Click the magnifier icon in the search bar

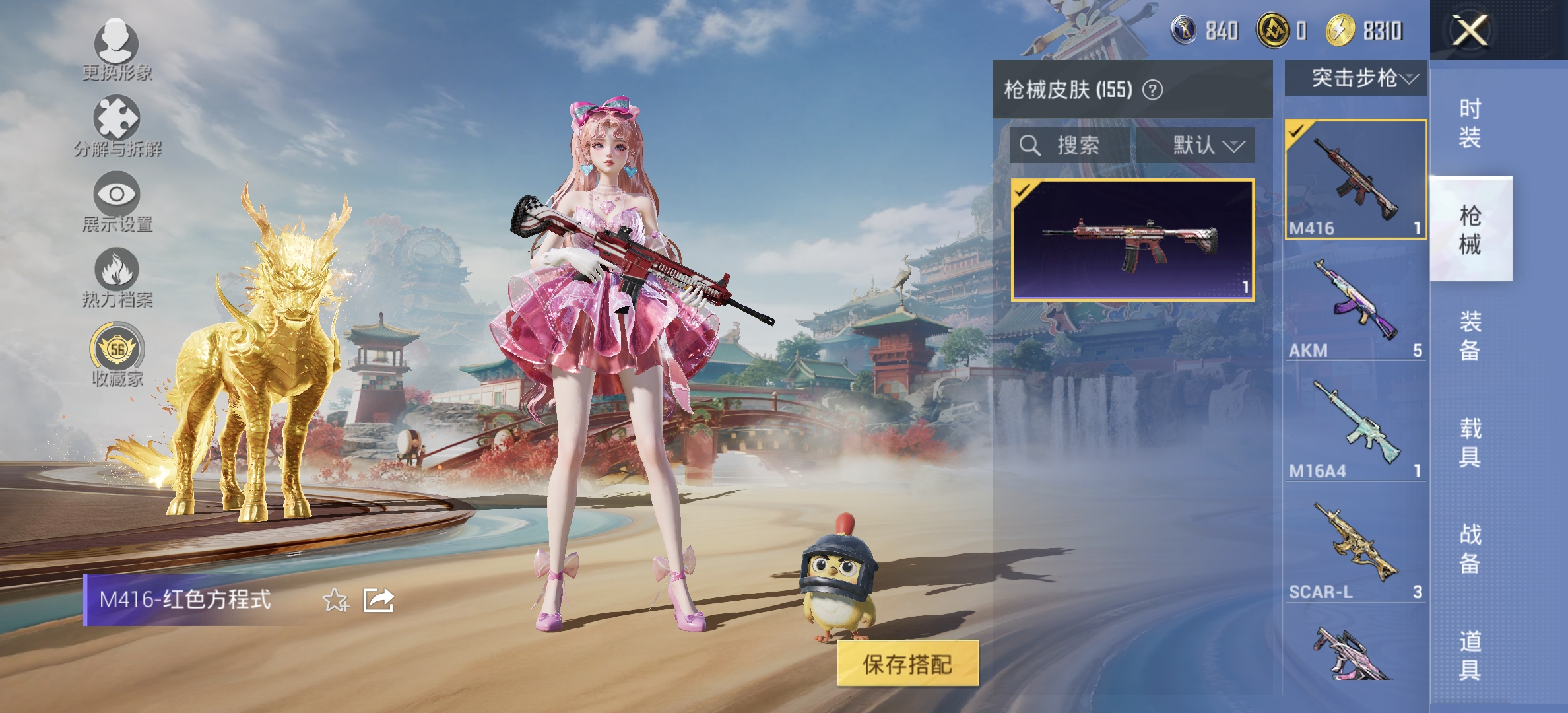1029,147
